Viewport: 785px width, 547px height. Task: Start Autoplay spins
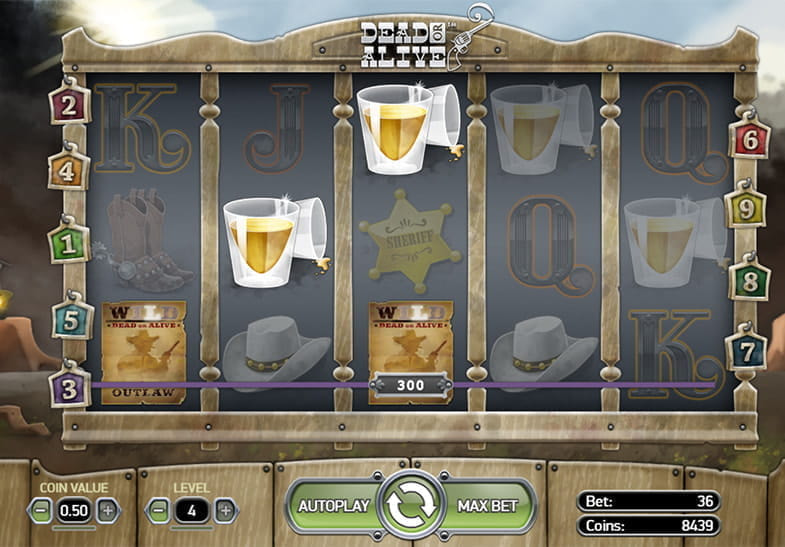tap(335, 505)
